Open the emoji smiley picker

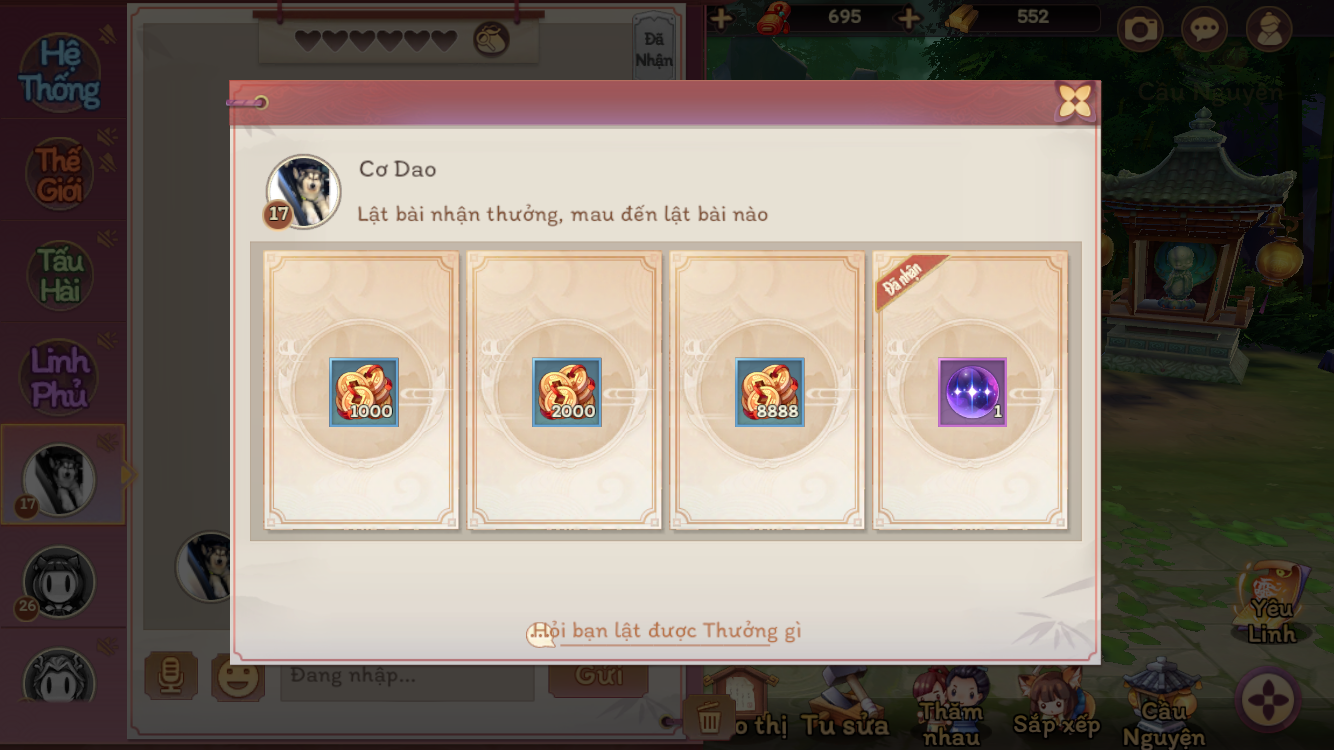(237, 677)
